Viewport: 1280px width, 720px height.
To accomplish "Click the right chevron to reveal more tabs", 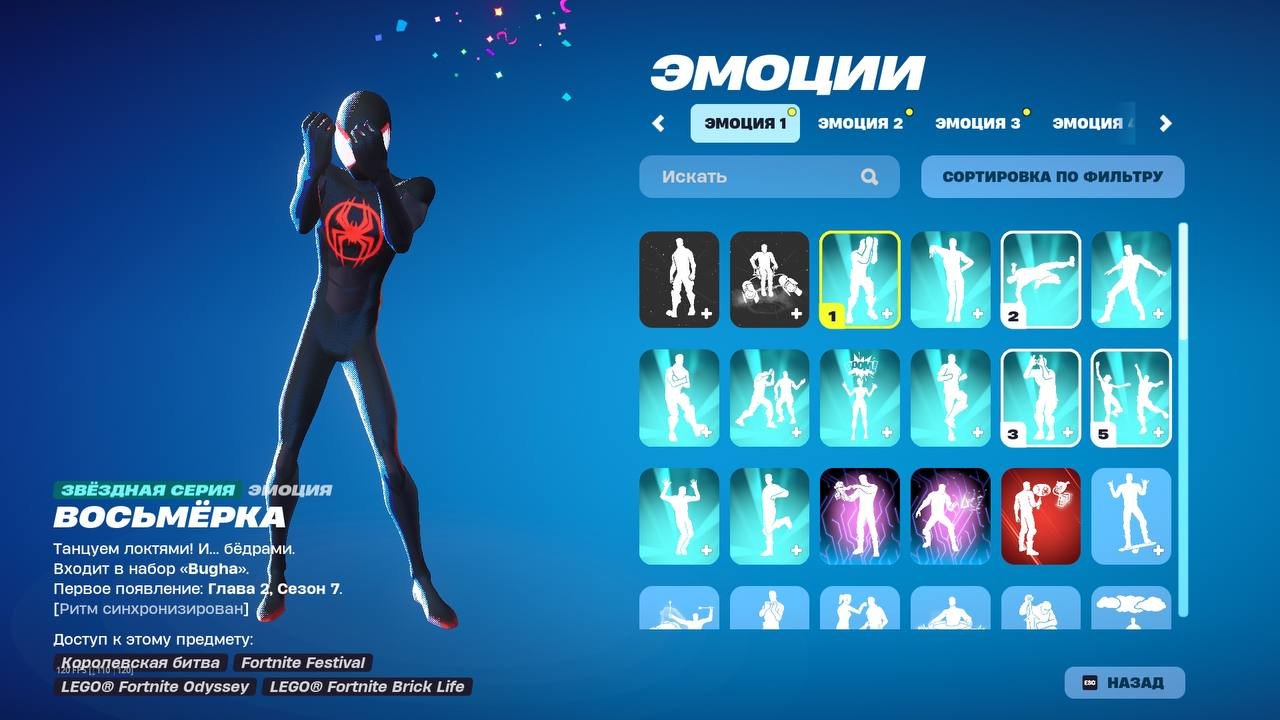I will coord(1164,122).
